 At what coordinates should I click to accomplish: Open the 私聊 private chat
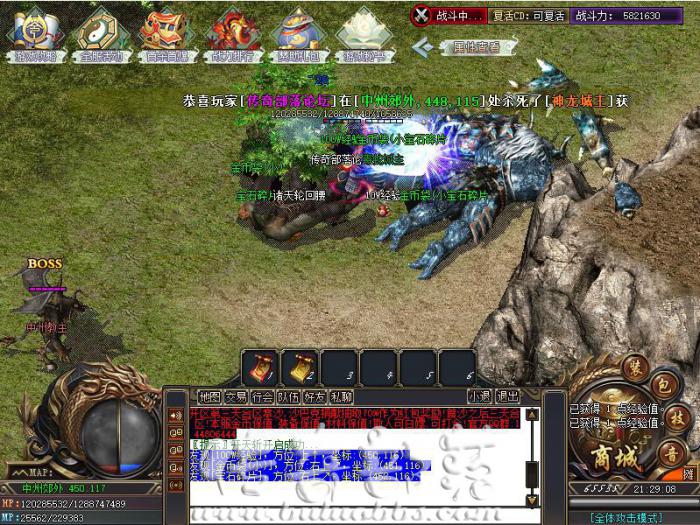point(341,397)
